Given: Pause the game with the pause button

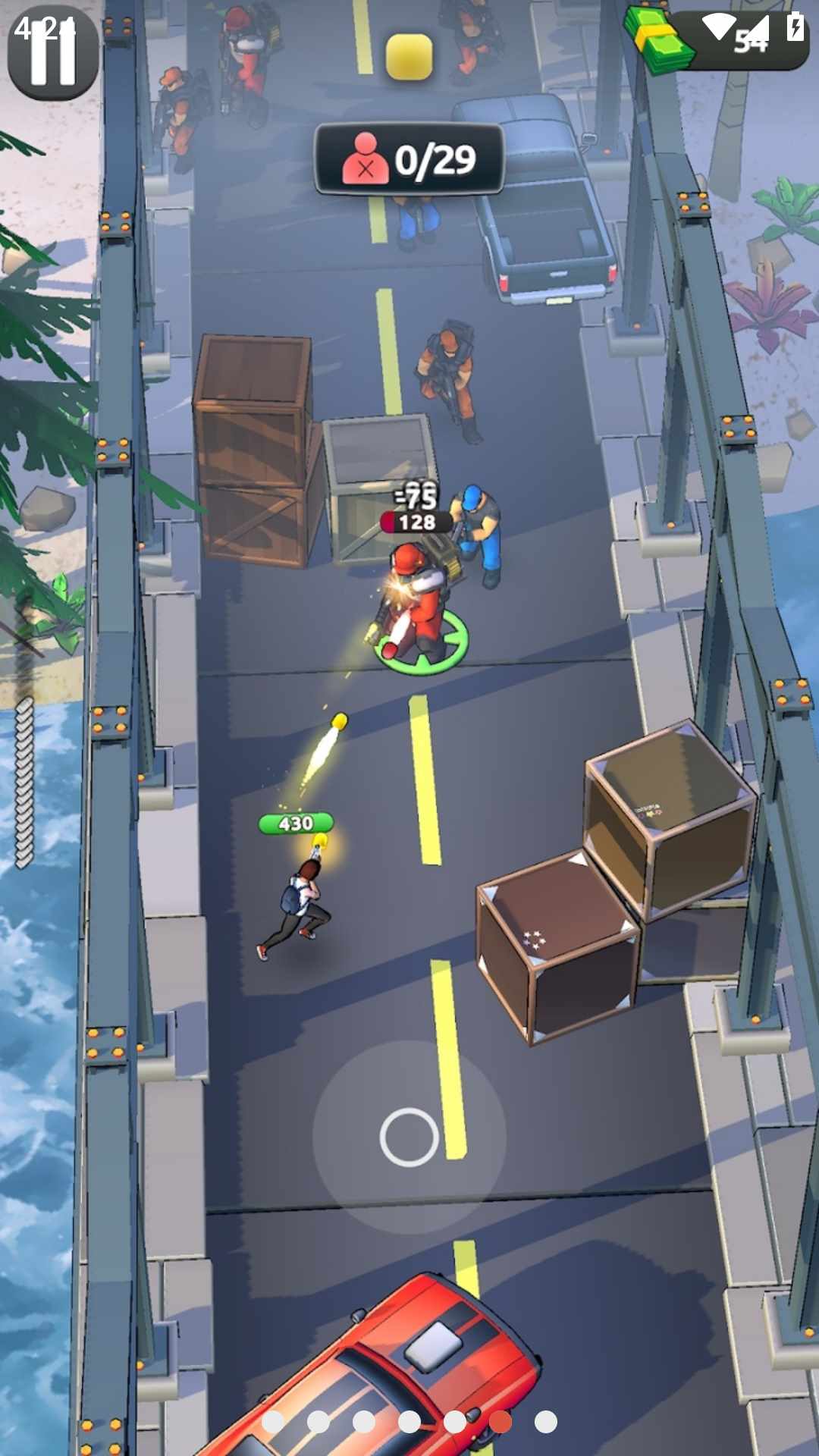Looking at the screenshot, I should click(x=52, y=53).
